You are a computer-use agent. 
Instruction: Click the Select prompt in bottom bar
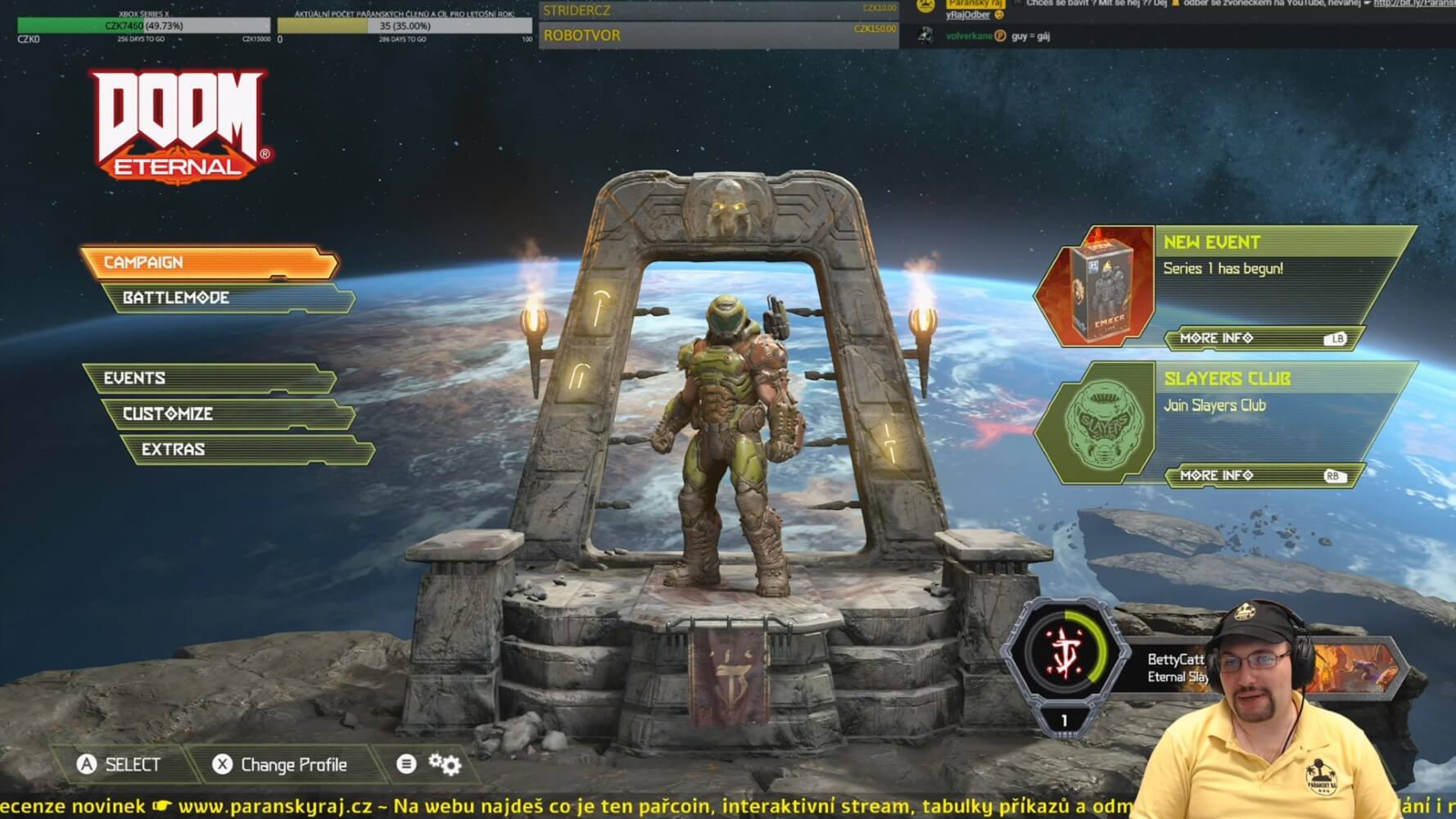pyautogui.click(x=119, y=765)
